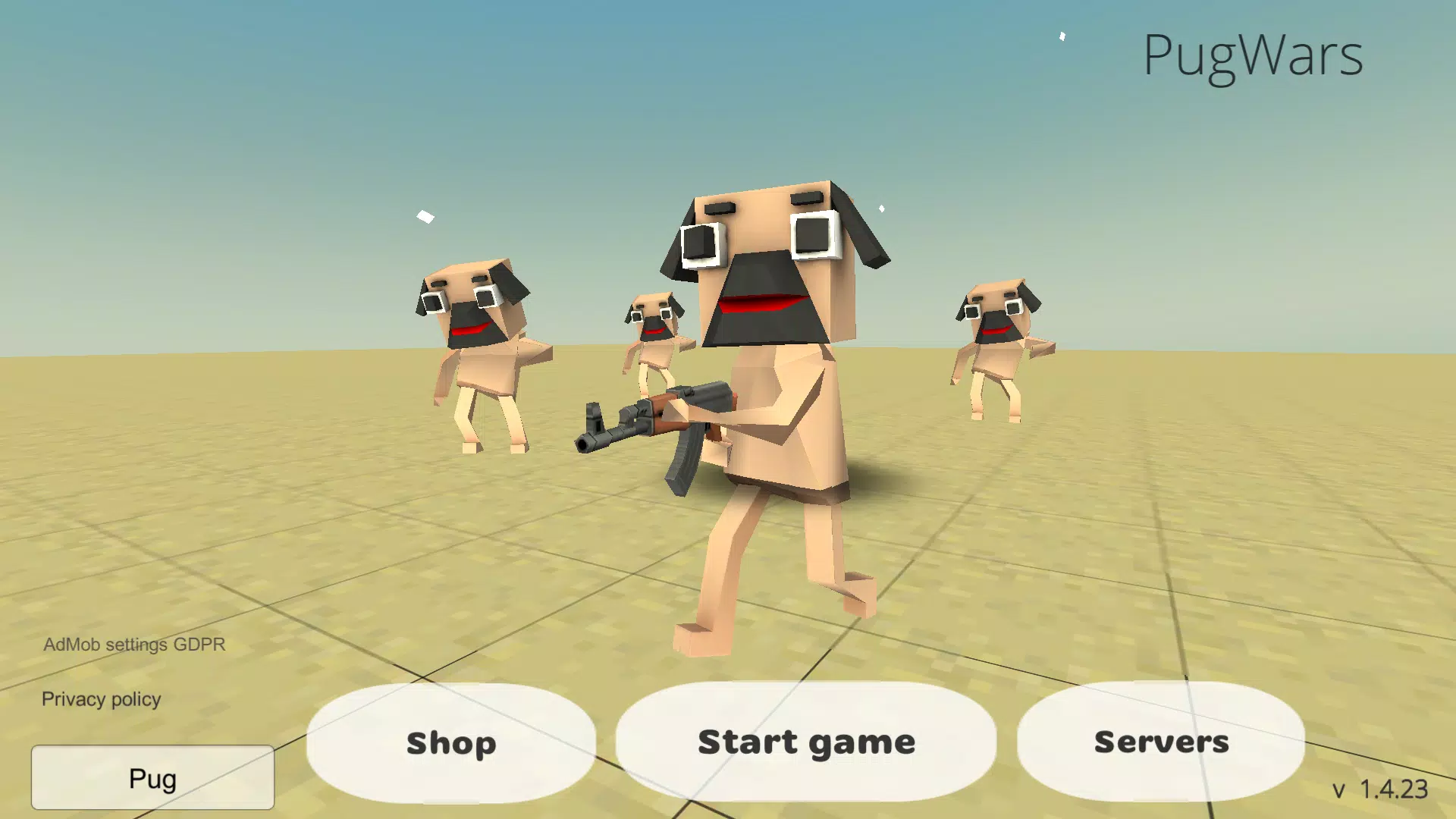Click the GDPR text after AdMob settings
The image size is (1456, 819).
click(x=199, y=644)
